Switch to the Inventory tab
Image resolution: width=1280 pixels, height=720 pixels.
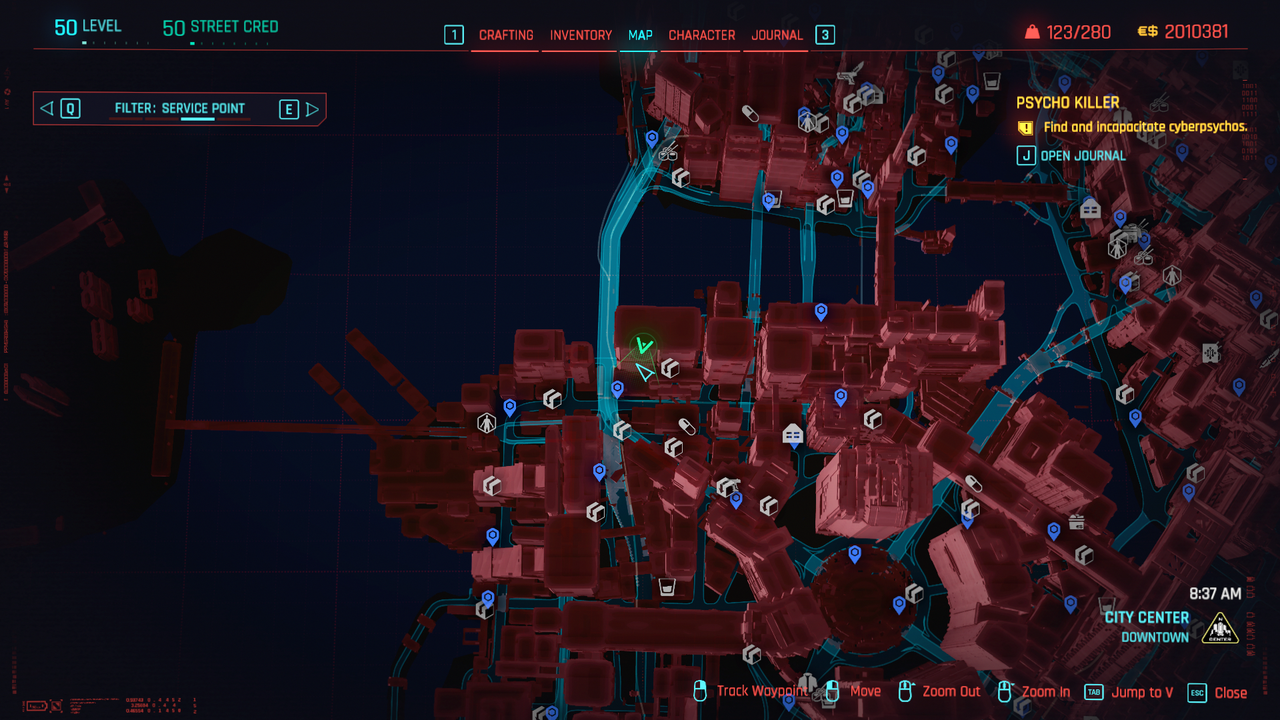pyautogui.click(x=580, y=35)
